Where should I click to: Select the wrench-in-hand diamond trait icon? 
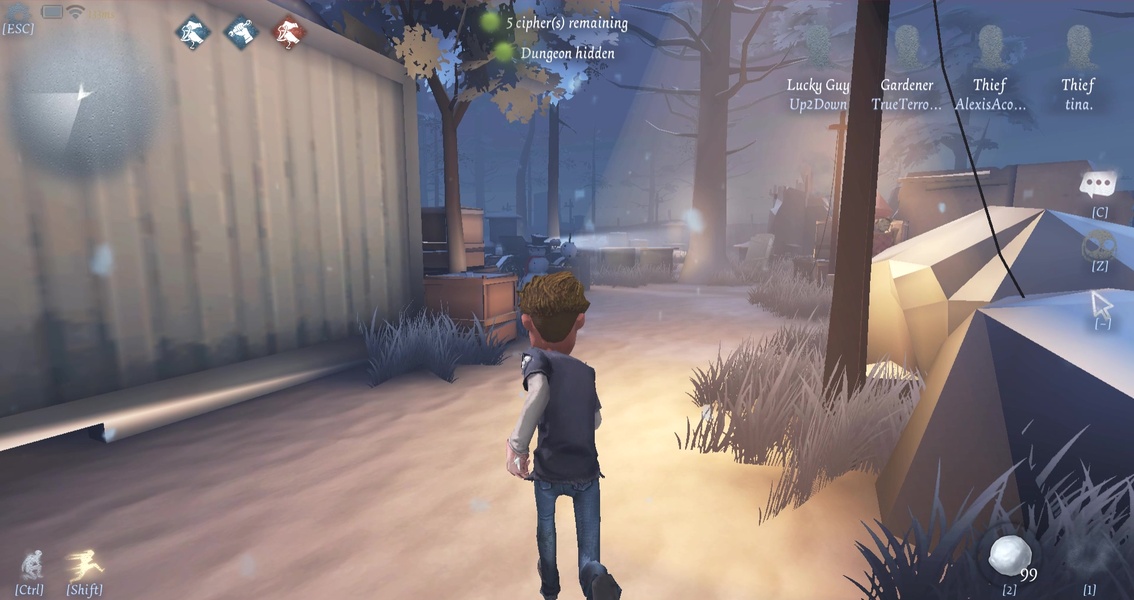click(x=240, y=32)
